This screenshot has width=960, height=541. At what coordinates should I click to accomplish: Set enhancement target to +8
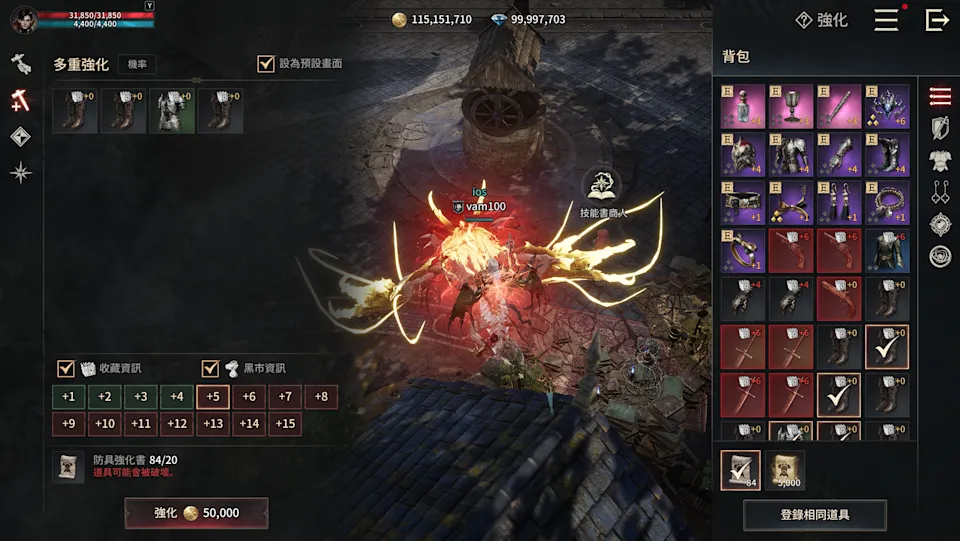point(321,397)
